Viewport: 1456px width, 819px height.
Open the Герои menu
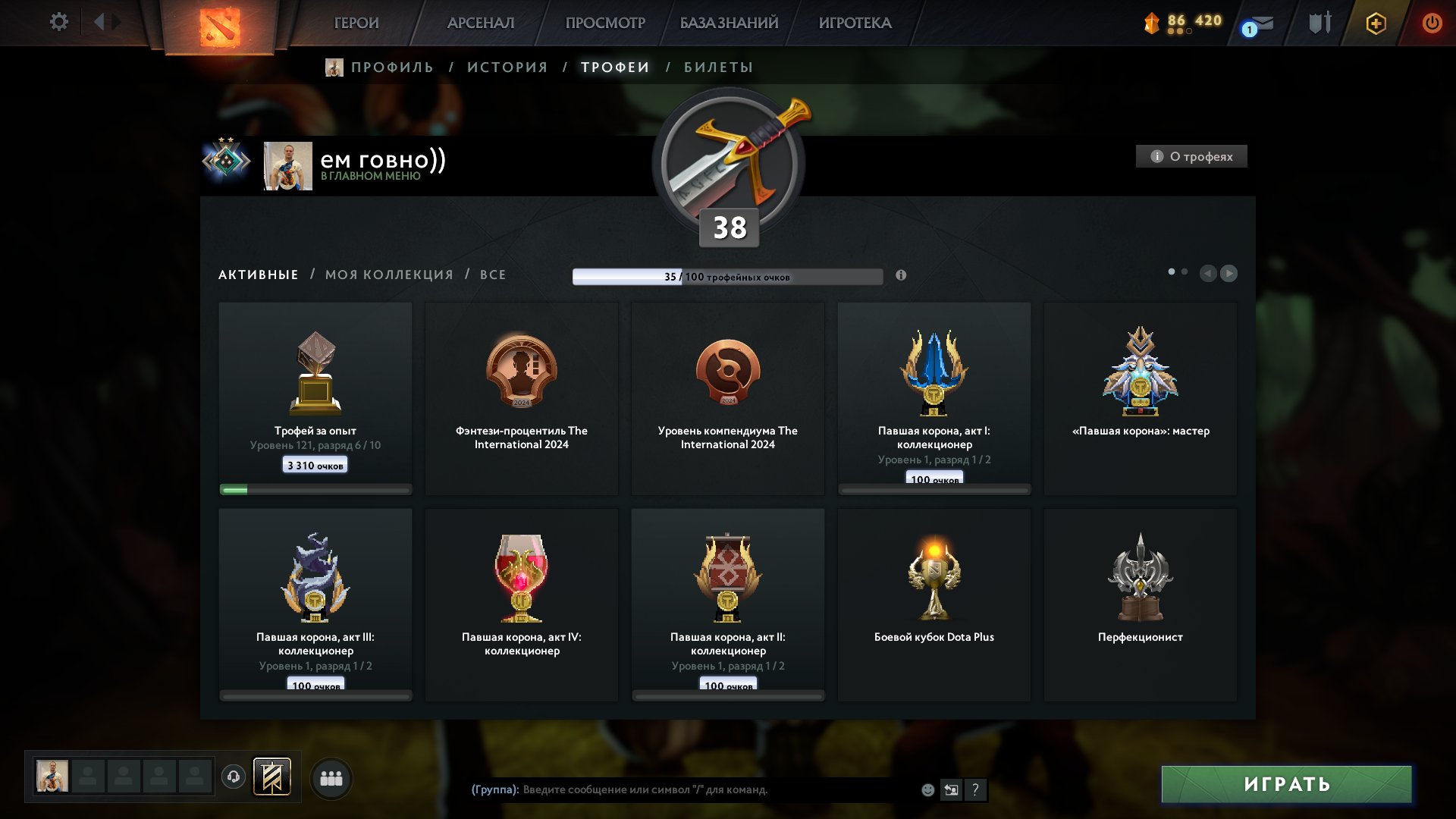click(x=356, y=23)
